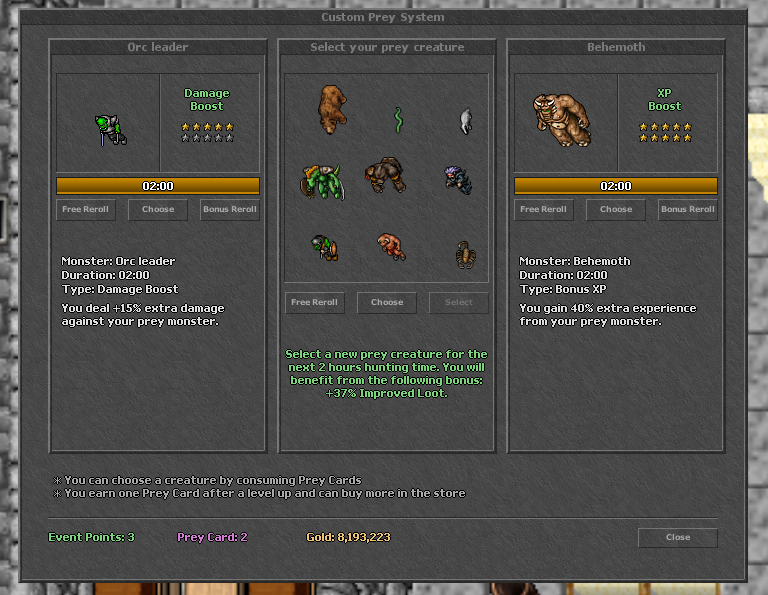The height and width of the screenshot is (595, 768).
Task: Free Reroll the prey creature selection list
Action: [314, 302]
